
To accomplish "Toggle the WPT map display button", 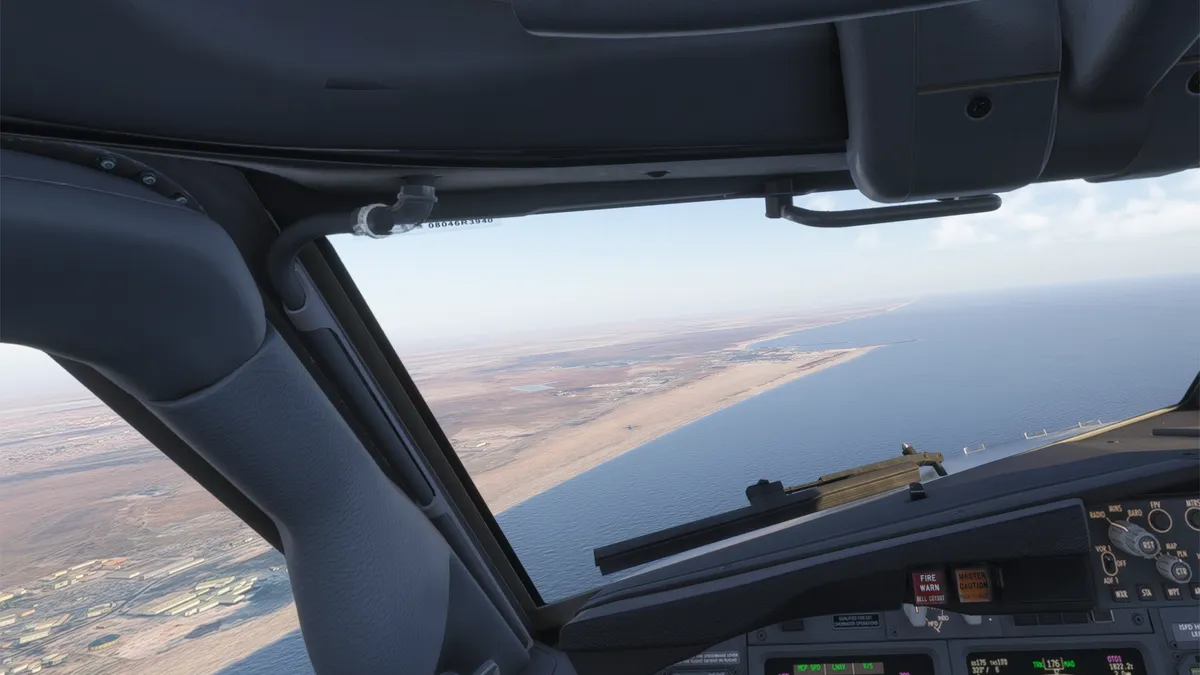I will (x=1172, y=593).
